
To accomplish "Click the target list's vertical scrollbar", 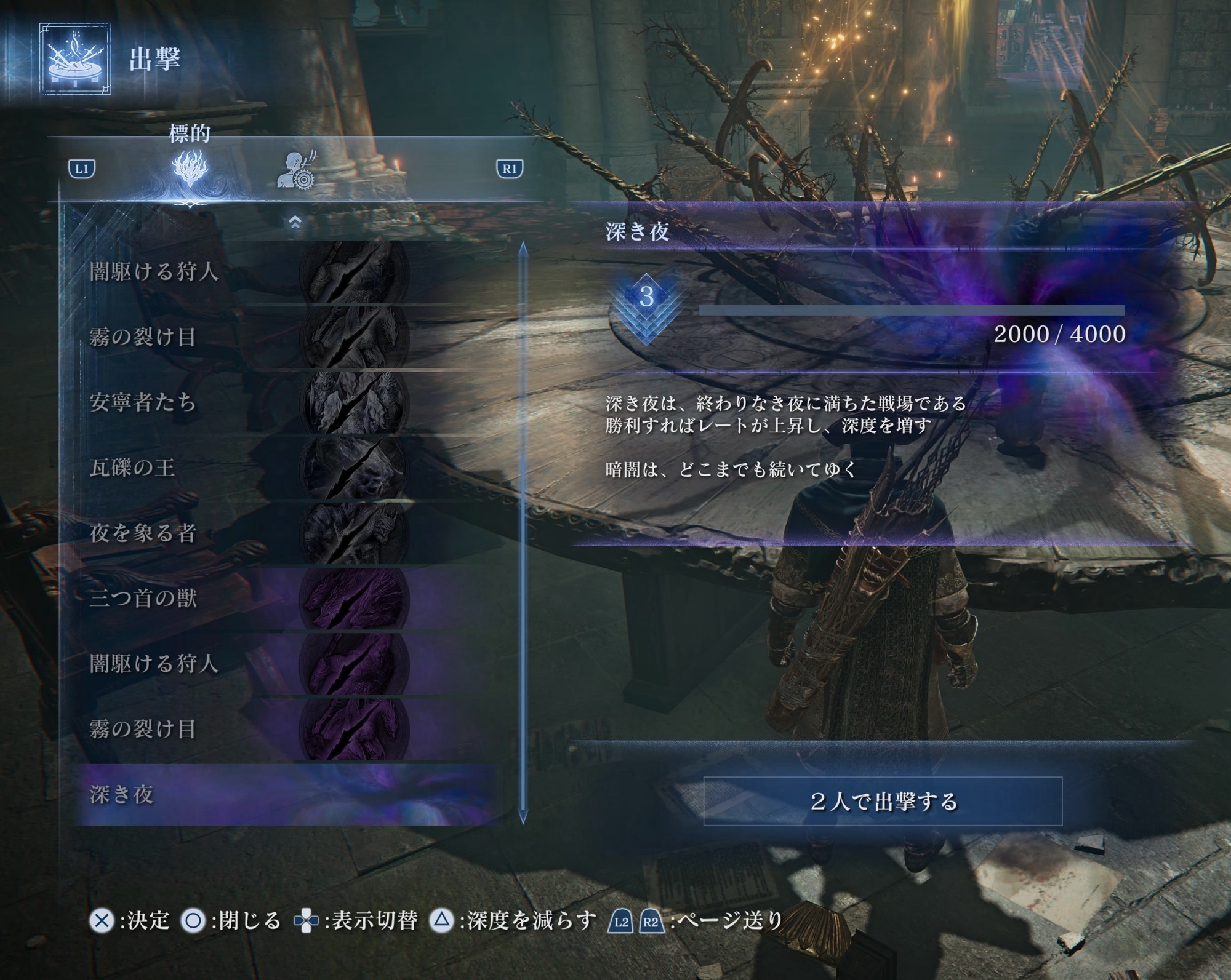I will click(x=523, y=532).
